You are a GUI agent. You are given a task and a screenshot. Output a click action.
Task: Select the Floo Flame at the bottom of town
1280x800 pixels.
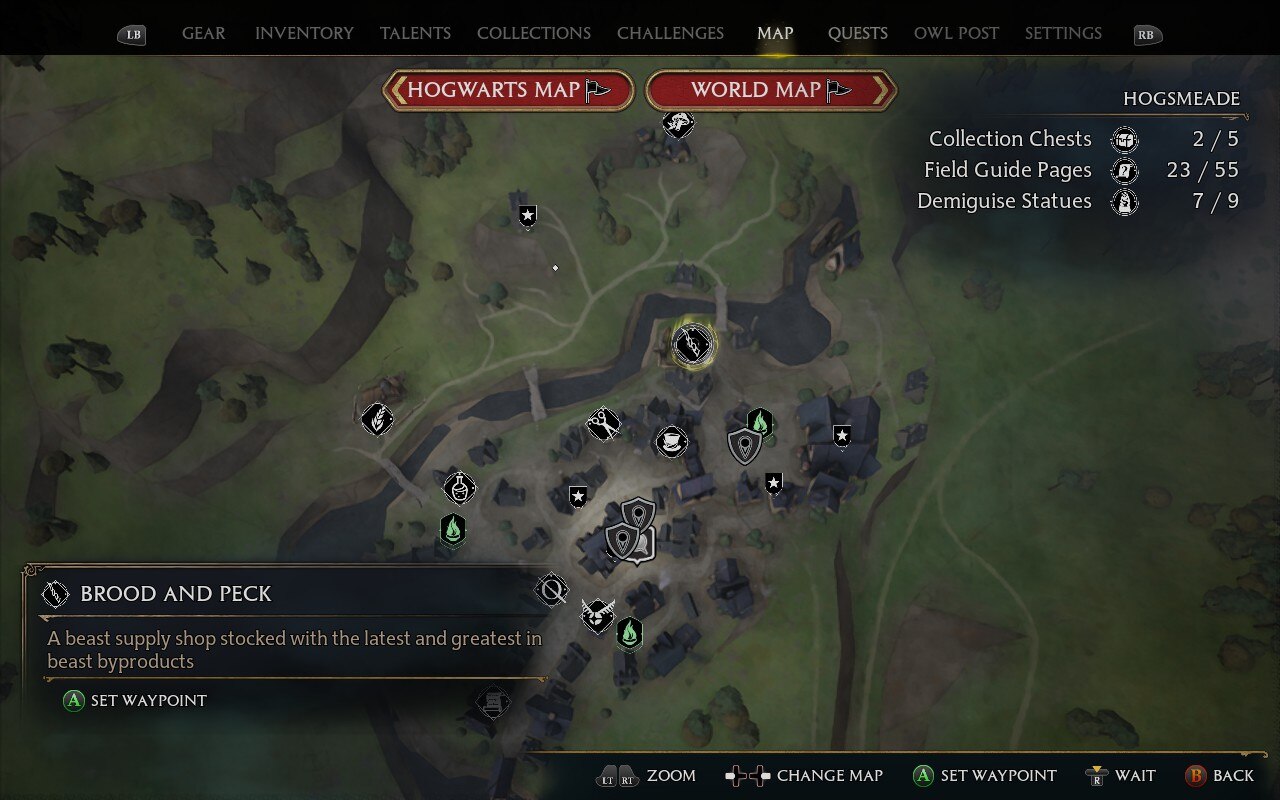point(629,633)
